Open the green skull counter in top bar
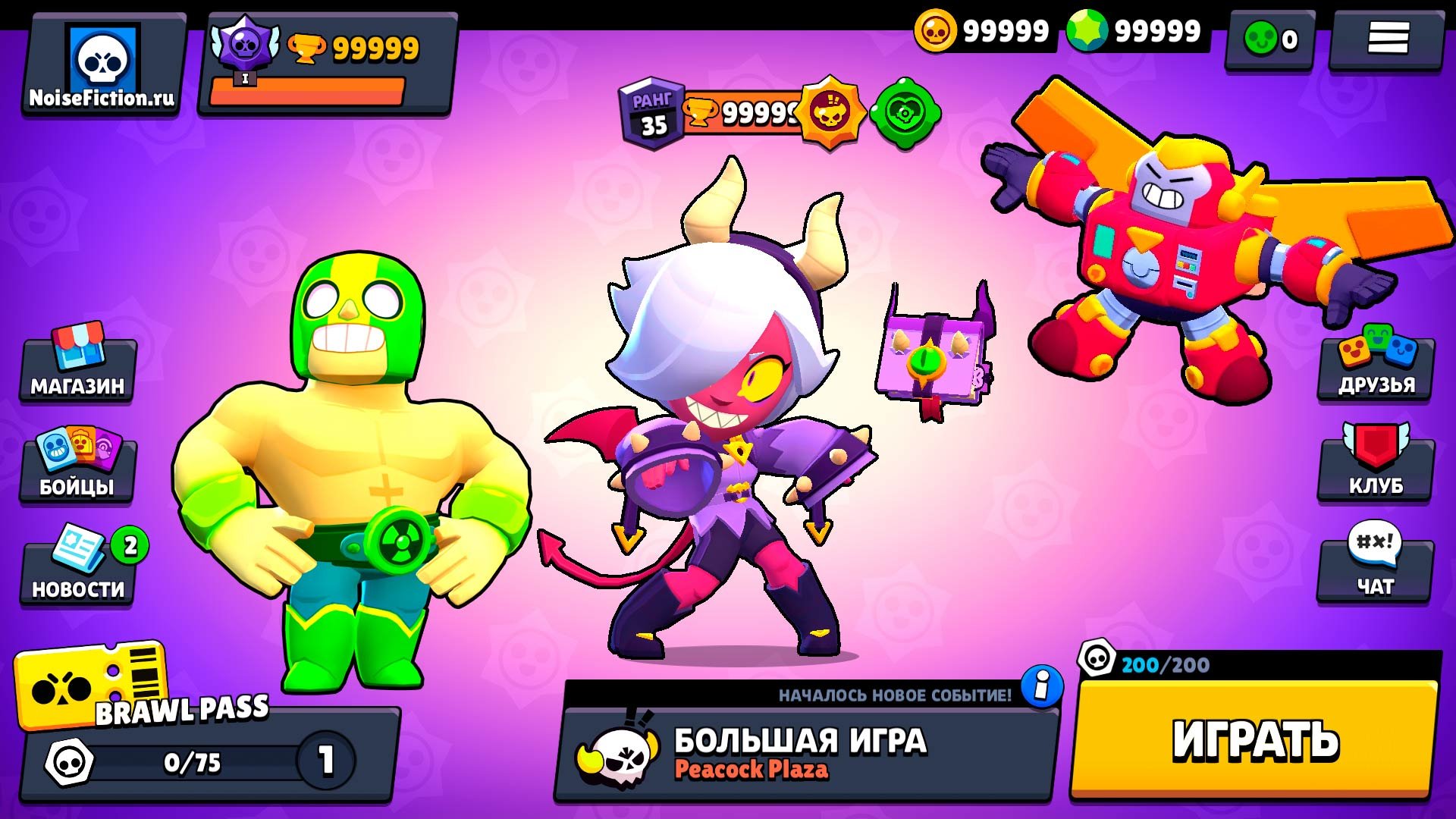Screen dimensions: 1456x819 pyautogui.click(x=1270, y=38)
